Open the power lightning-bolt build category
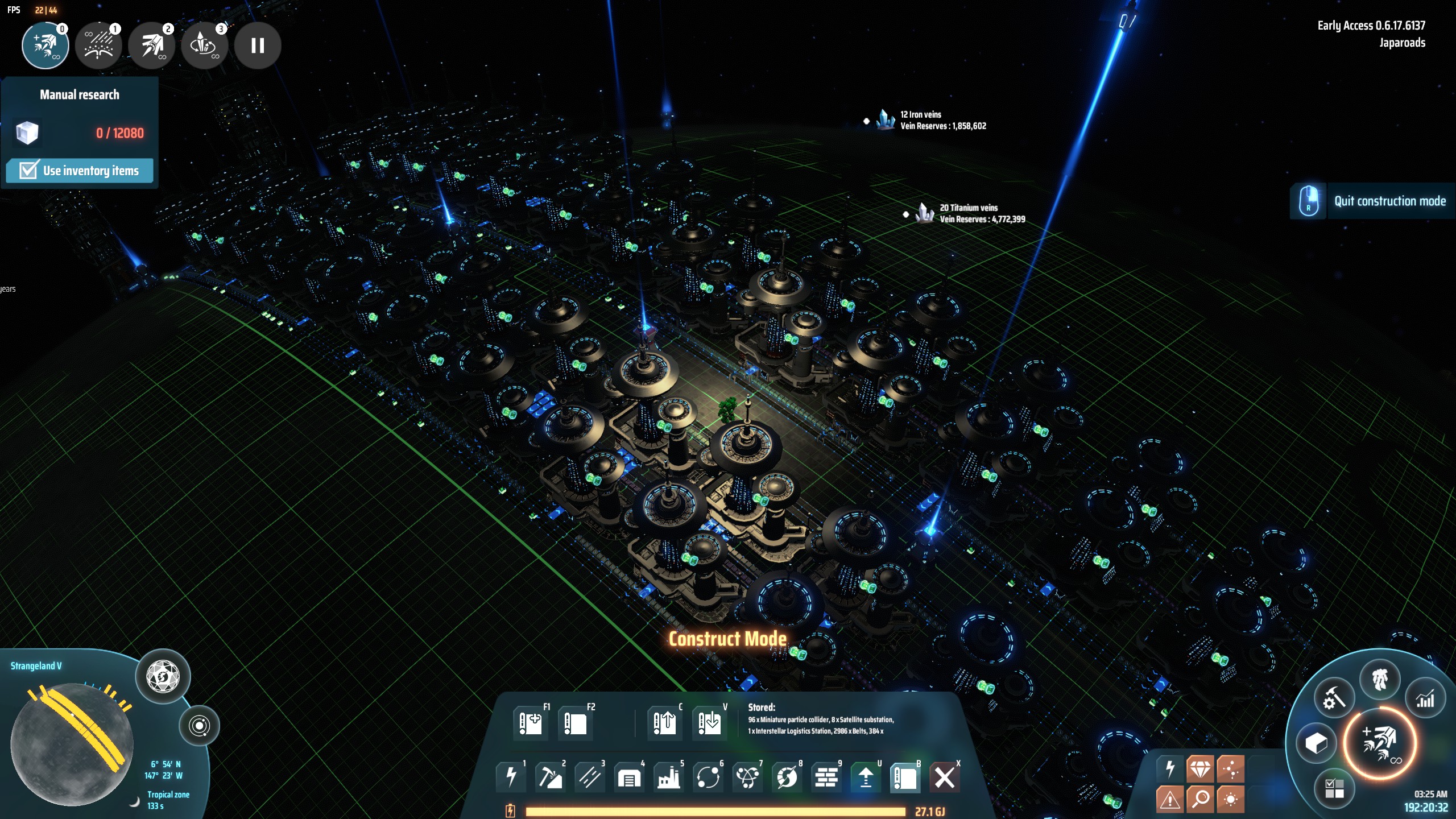1456x819 pixels. pos(511,777)
